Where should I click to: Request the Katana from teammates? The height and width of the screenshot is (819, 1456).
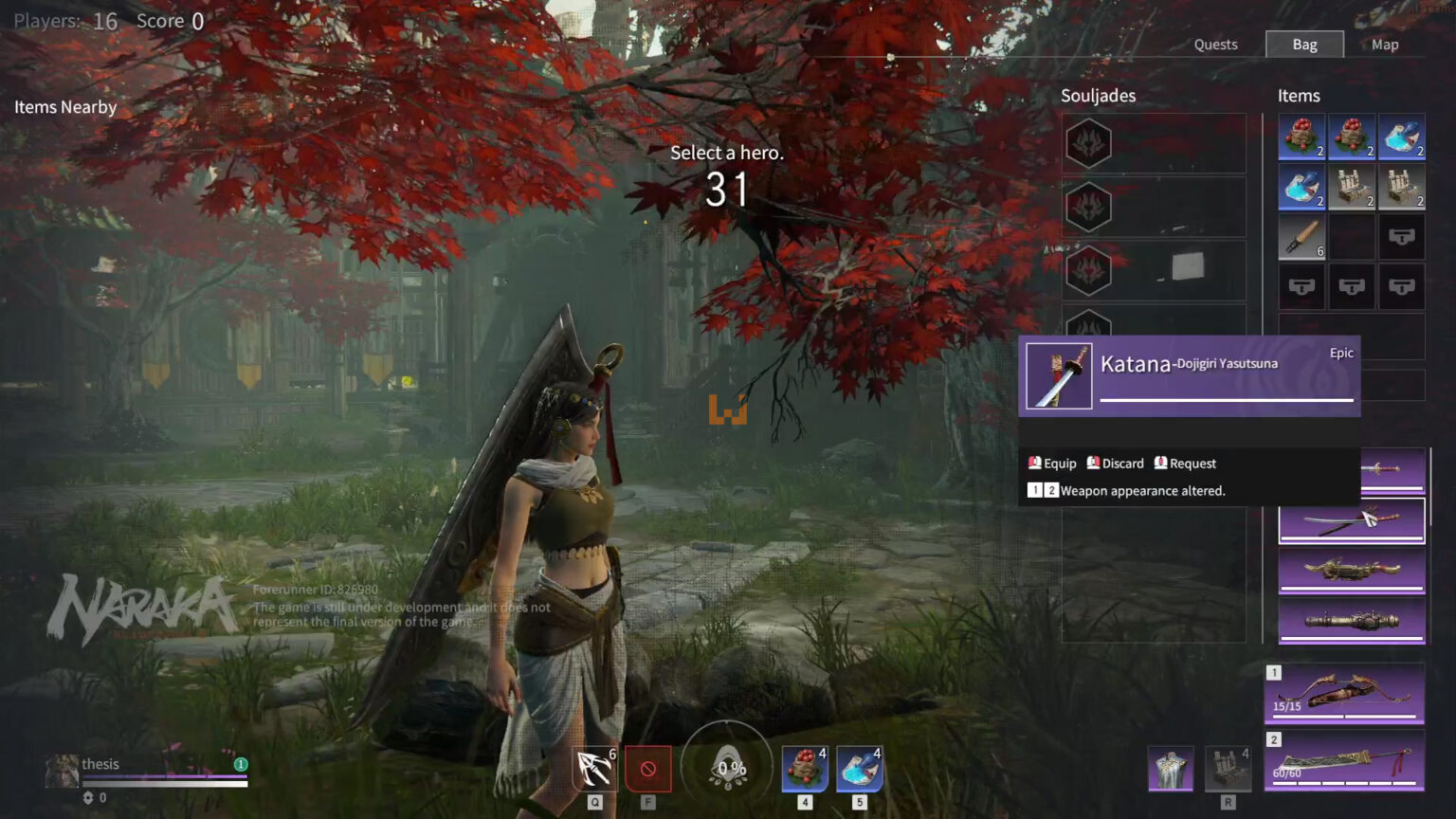1185,463
